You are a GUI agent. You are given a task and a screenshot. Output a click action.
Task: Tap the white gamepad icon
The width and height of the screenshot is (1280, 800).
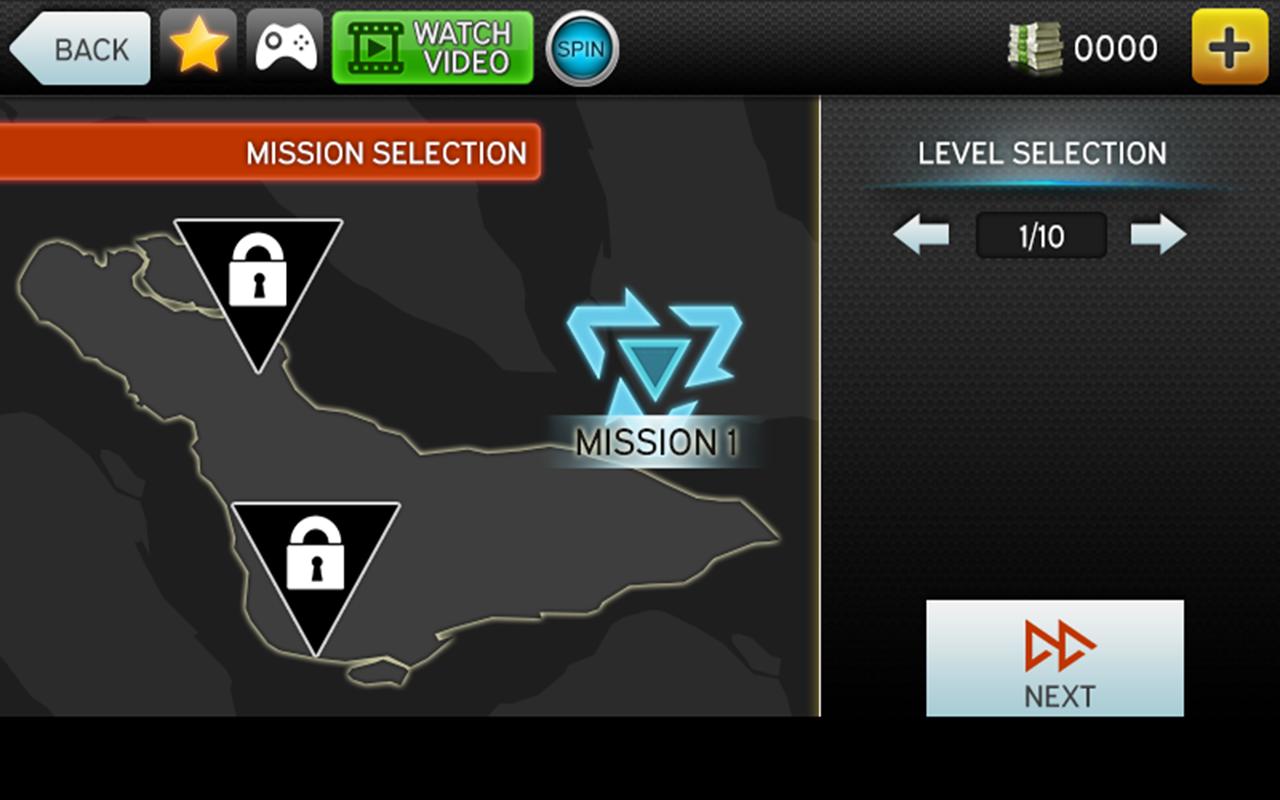[x=285, y=47]
